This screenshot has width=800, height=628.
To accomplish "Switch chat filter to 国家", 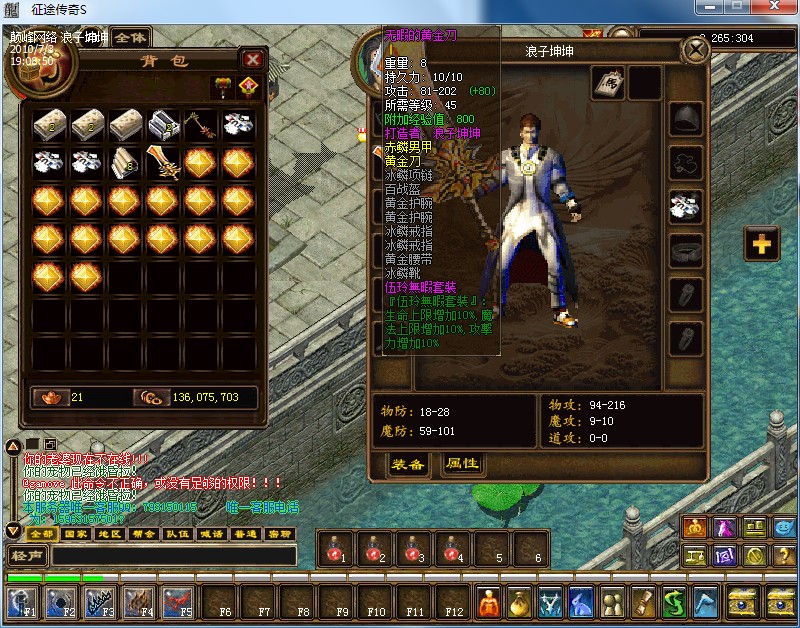I will click(76, 534).
